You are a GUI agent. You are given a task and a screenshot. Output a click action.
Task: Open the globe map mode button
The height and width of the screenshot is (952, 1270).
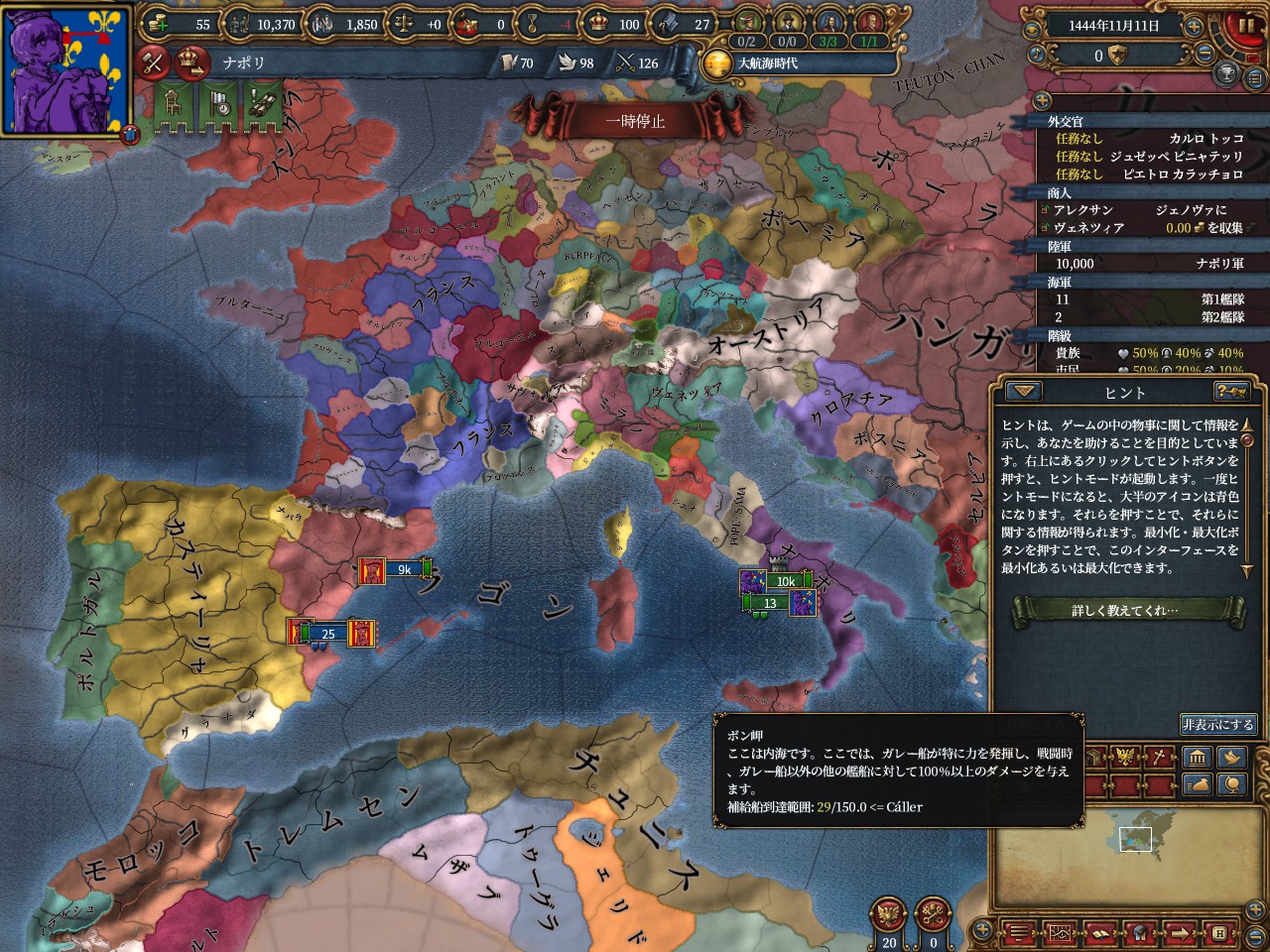1231,785
